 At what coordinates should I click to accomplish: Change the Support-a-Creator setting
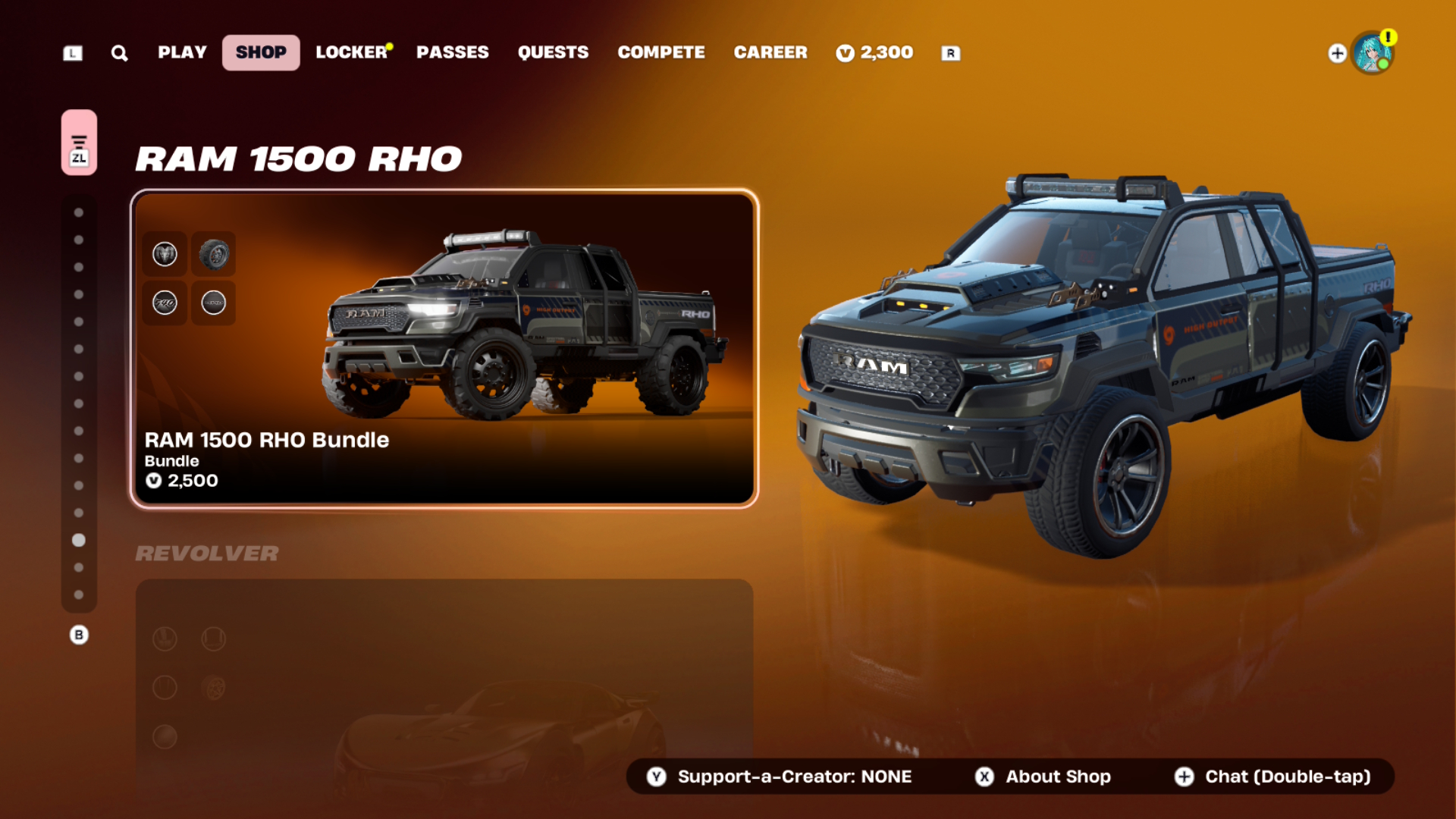coord(781,777)
